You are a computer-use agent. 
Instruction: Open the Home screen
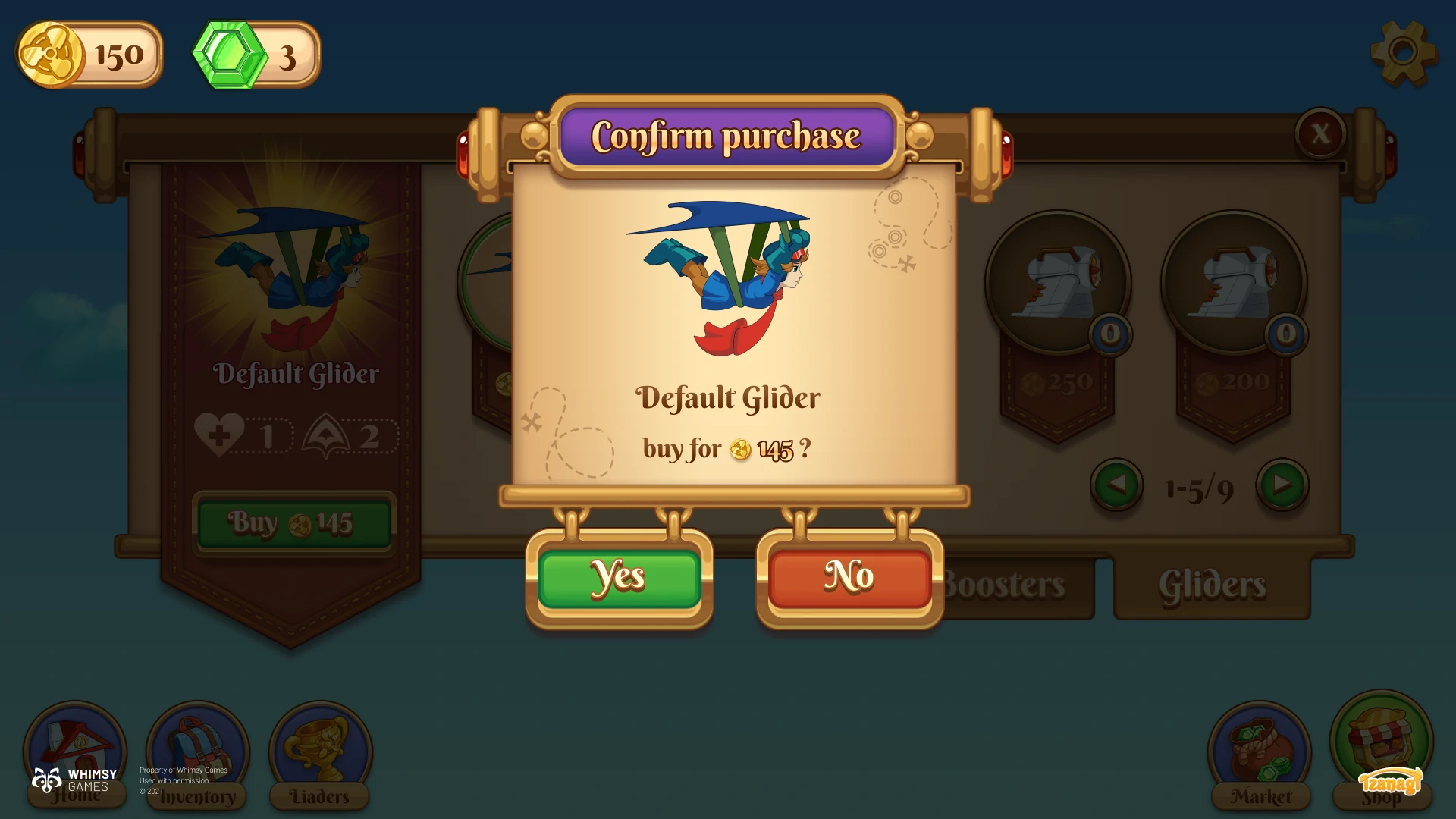[x=75, y=751]
